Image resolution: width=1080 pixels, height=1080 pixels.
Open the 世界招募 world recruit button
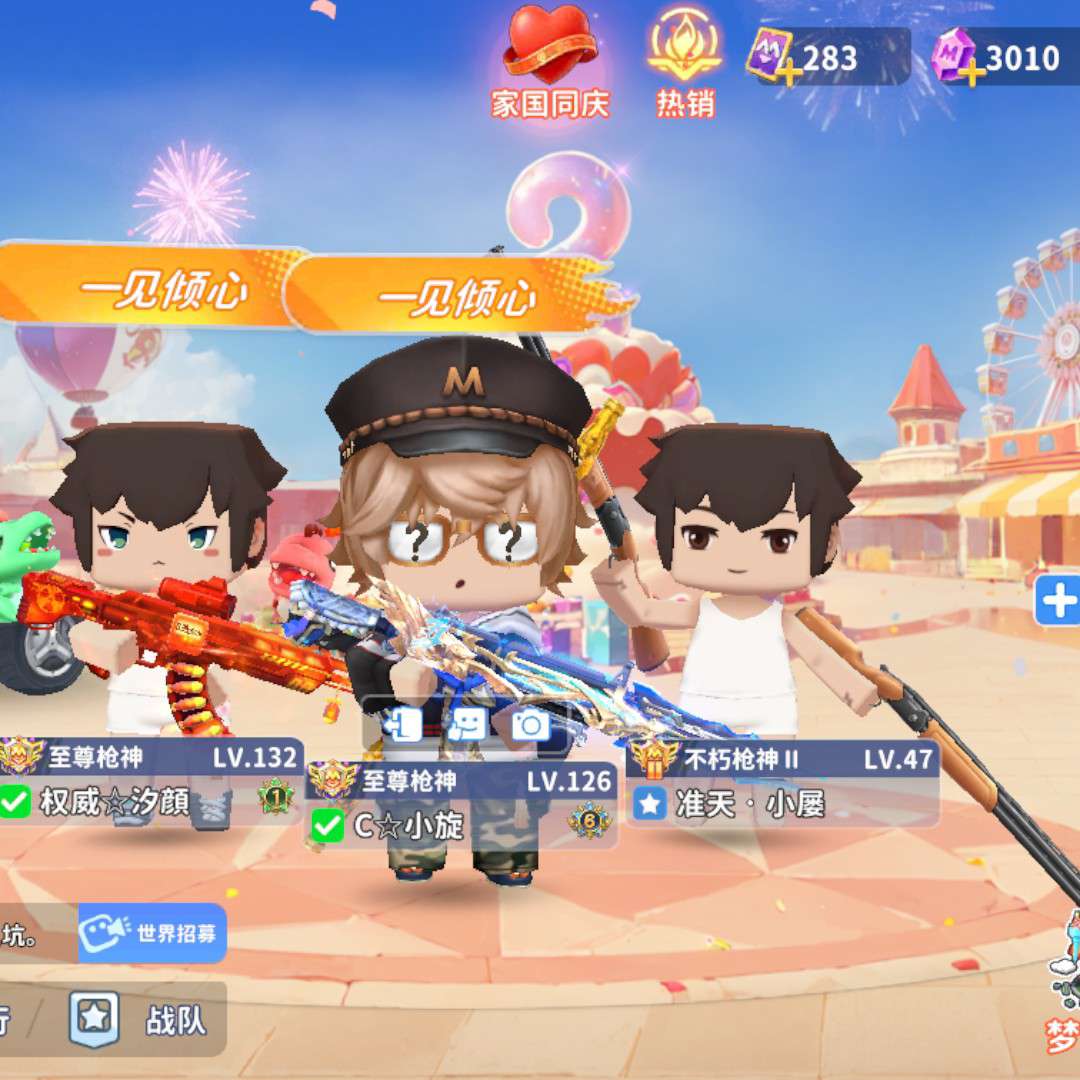153,933
